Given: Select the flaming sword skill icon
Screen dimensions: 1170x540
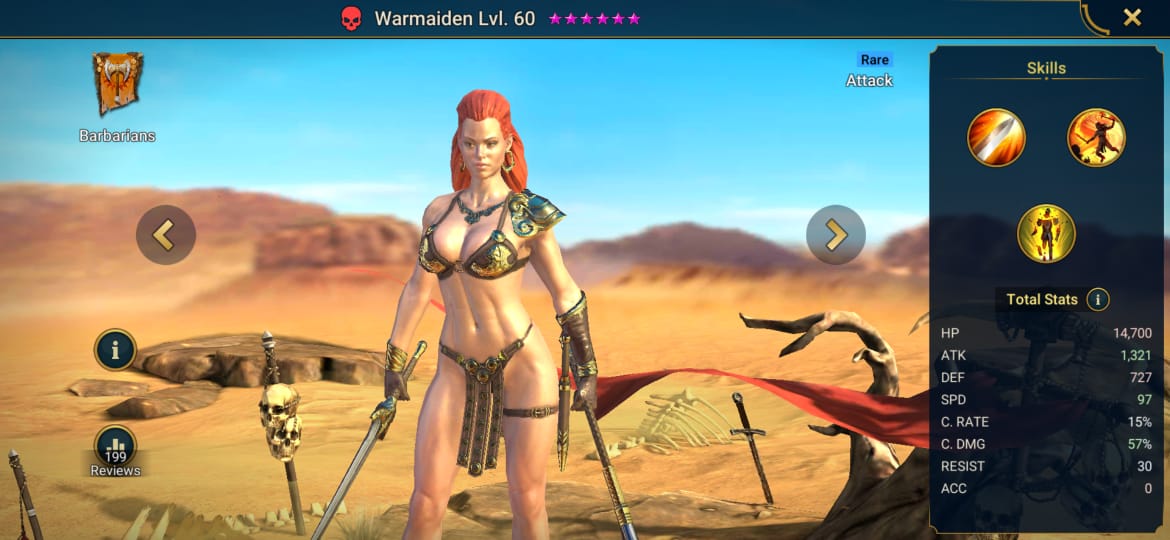Looking at the screenshot, I should pos(996,138).
